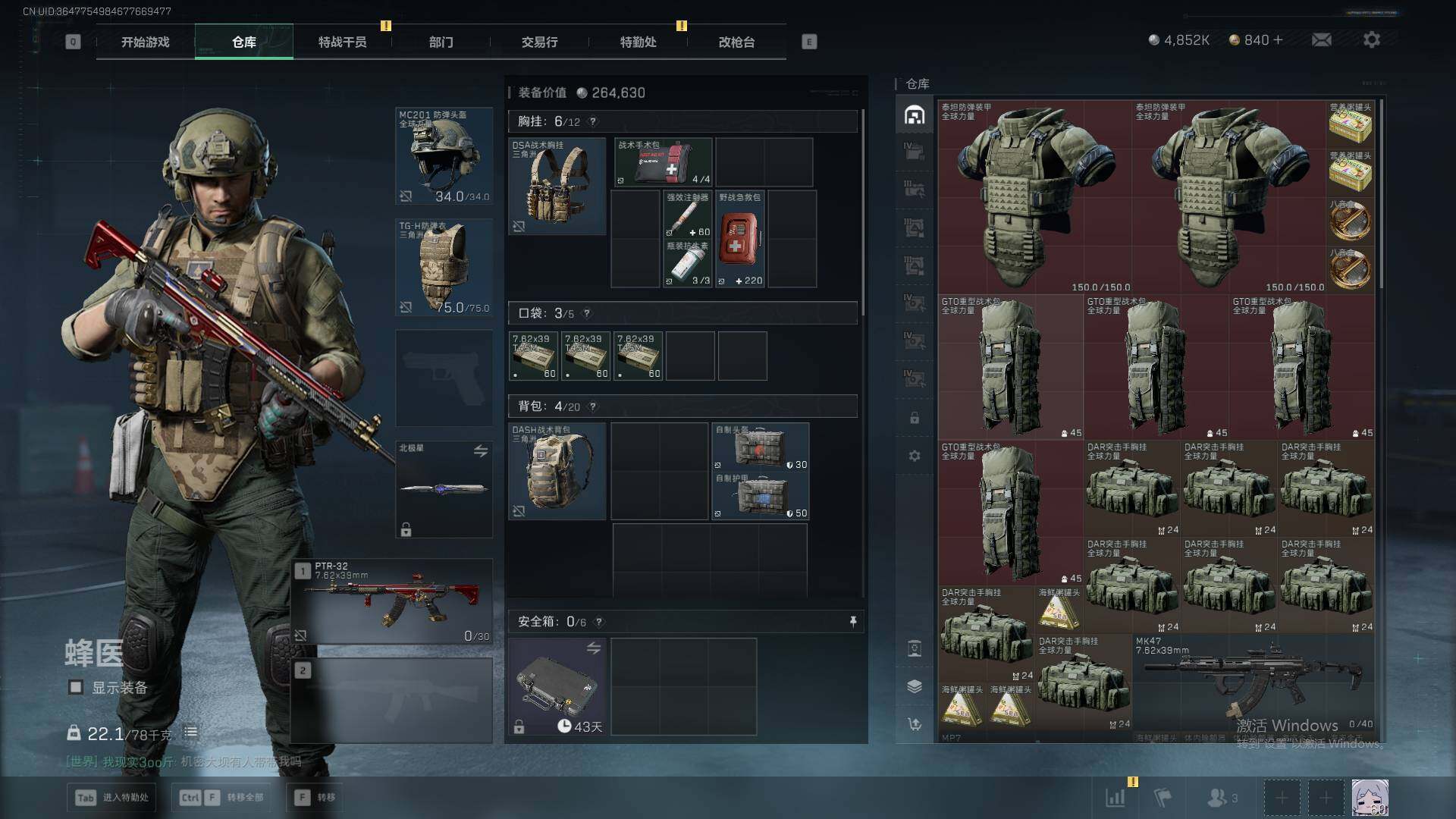Open the 交易行 market tab
The height and width of the screenshot is (819, 1456).
(539, 42)
